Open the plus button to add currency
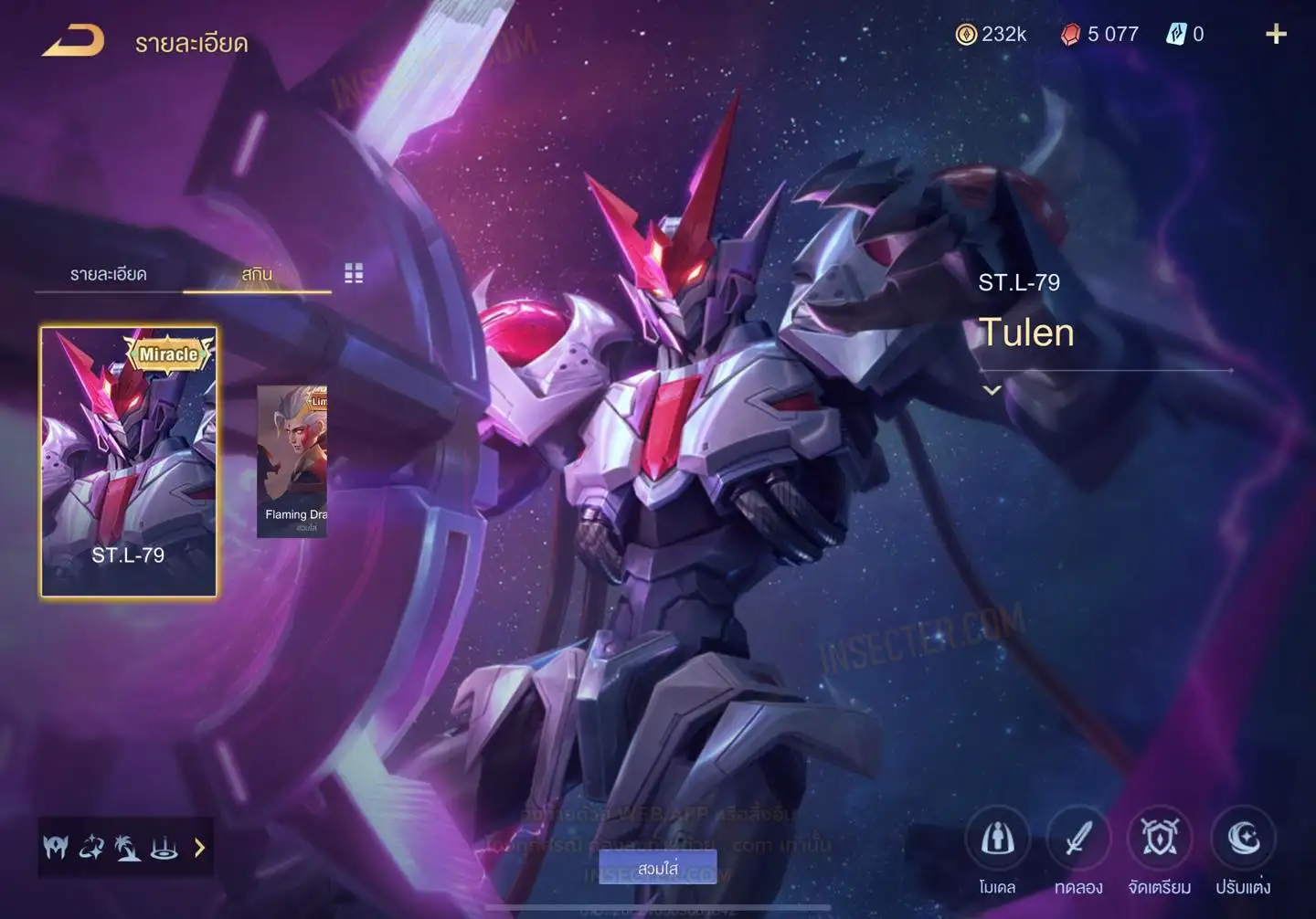1316x919 pixels. click(x=1276, y=35)
